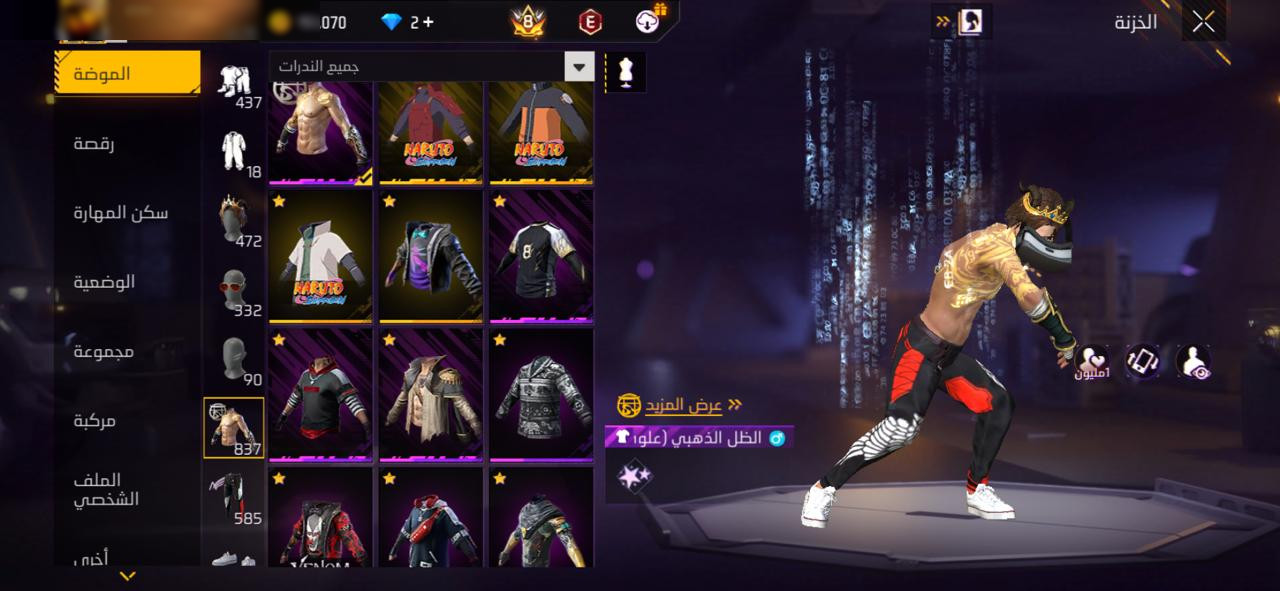Add diamonds with the plus button
Screen dimensions: 1280x591
click(428, 22)
